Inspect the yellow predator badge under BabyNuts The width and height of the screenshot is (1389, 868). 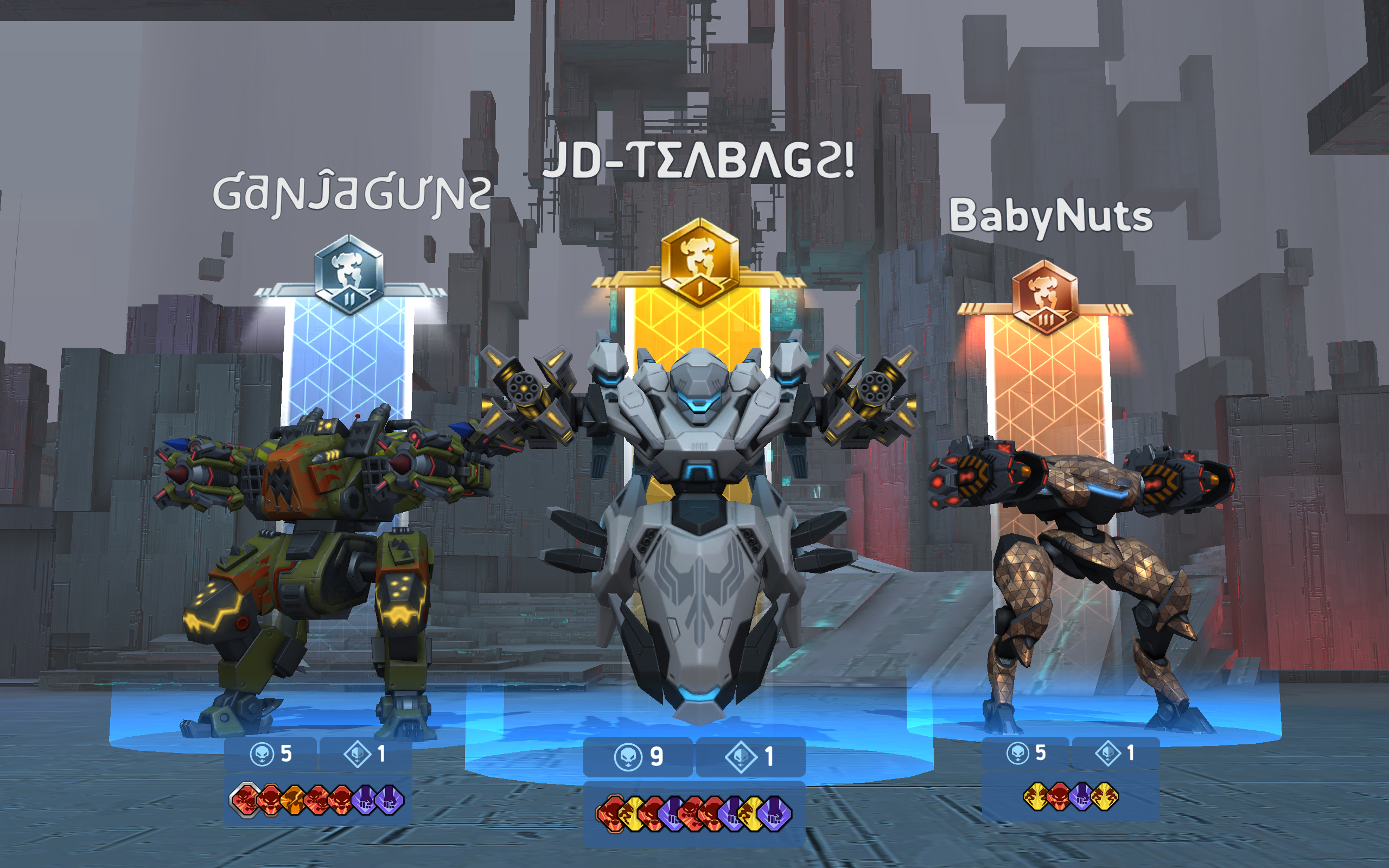(x=1035, y=797)
